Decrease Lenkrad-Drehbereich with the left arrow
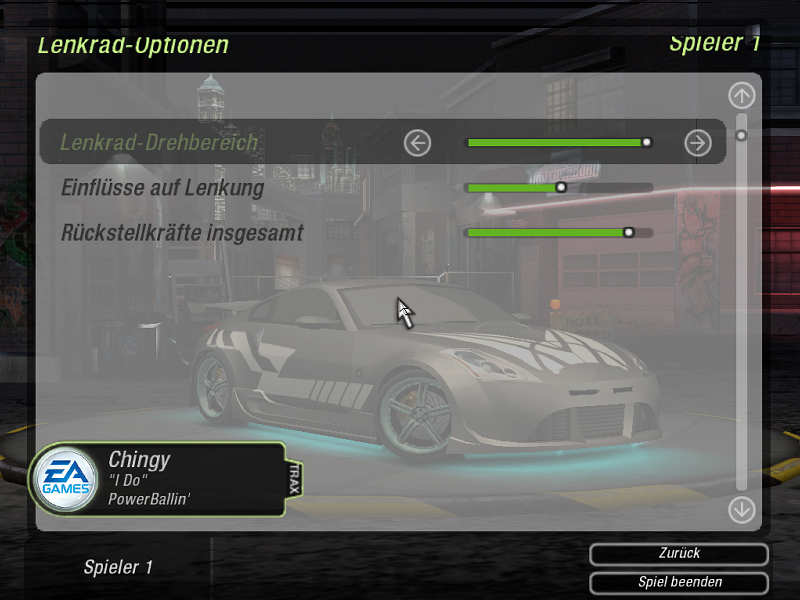This screenshot has width=800, height=600. coord(417,143)
